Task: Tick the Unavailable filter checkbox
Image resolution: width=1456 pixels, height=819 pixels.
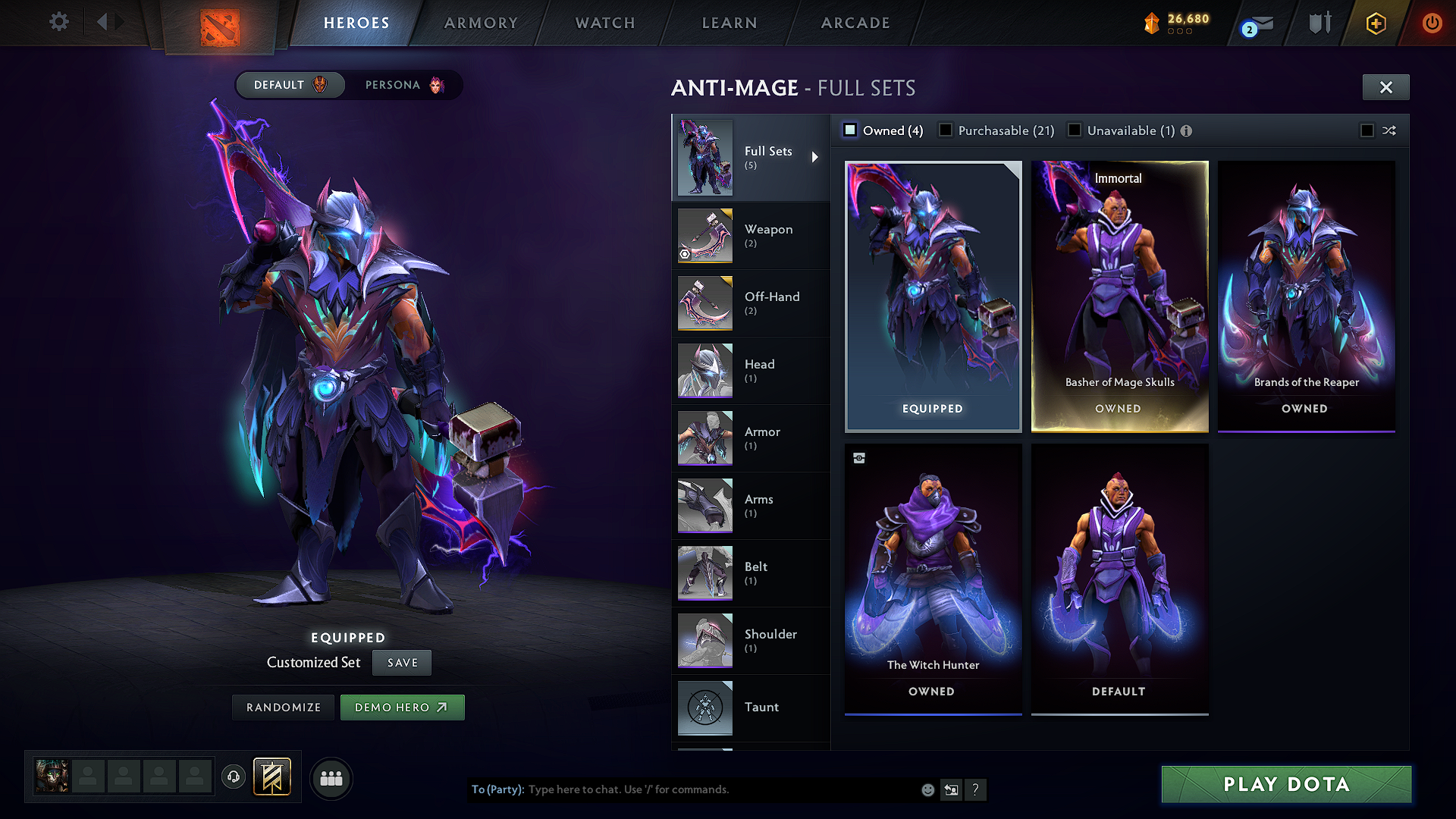Action: [1075, 130]
